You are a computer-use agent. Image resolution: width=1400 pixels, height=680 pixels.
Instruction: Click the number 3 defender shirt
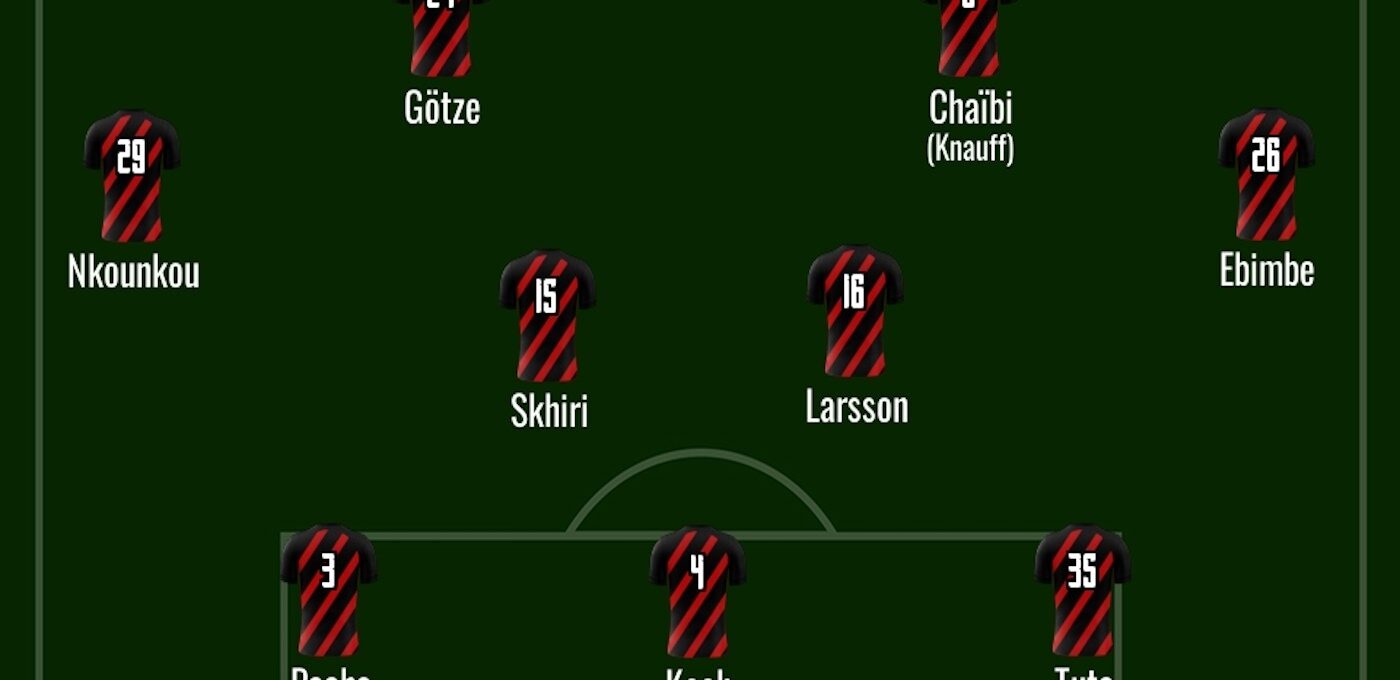click(x=329, y=590)
